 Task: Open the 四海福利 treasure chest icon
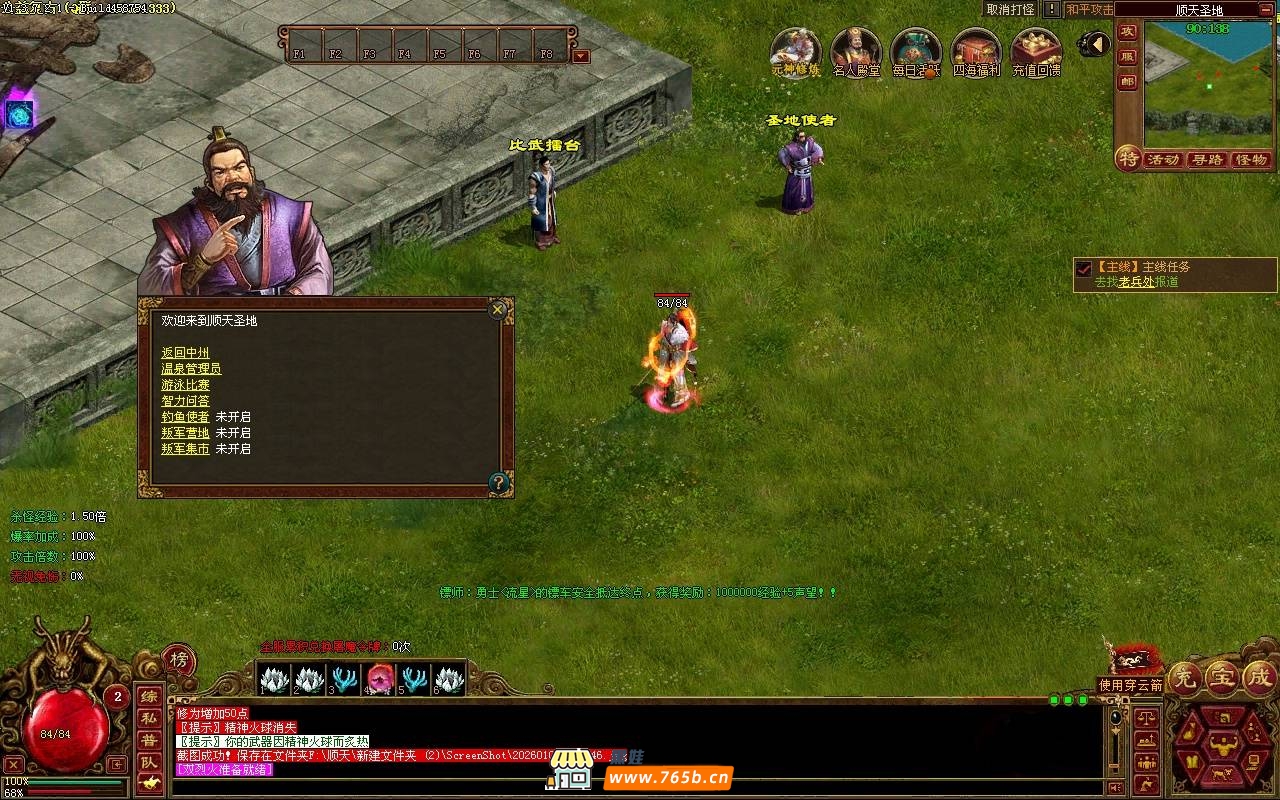[x=976, y=50]
